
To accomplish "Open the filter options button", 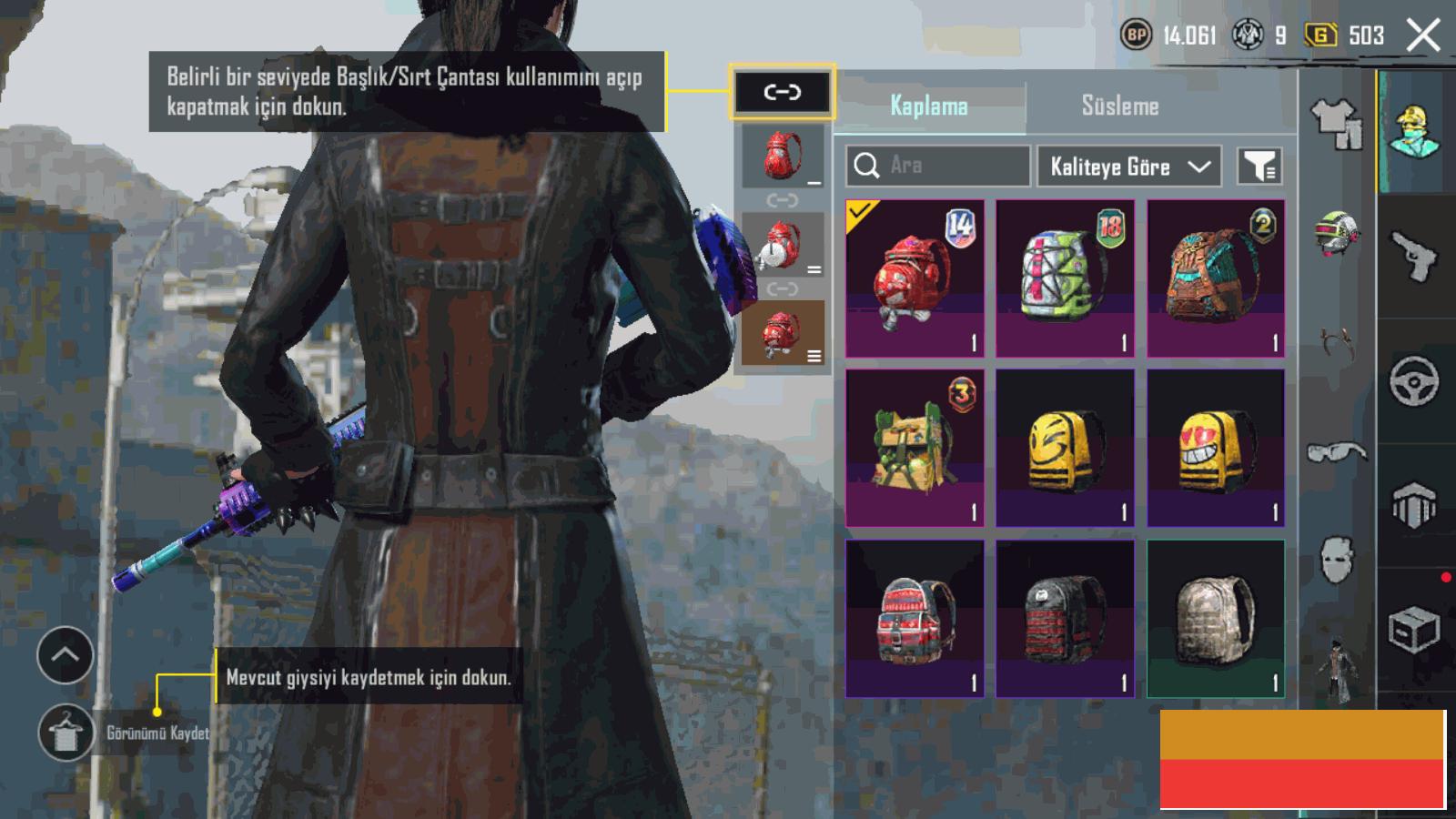I will [x=1259, y=167].
